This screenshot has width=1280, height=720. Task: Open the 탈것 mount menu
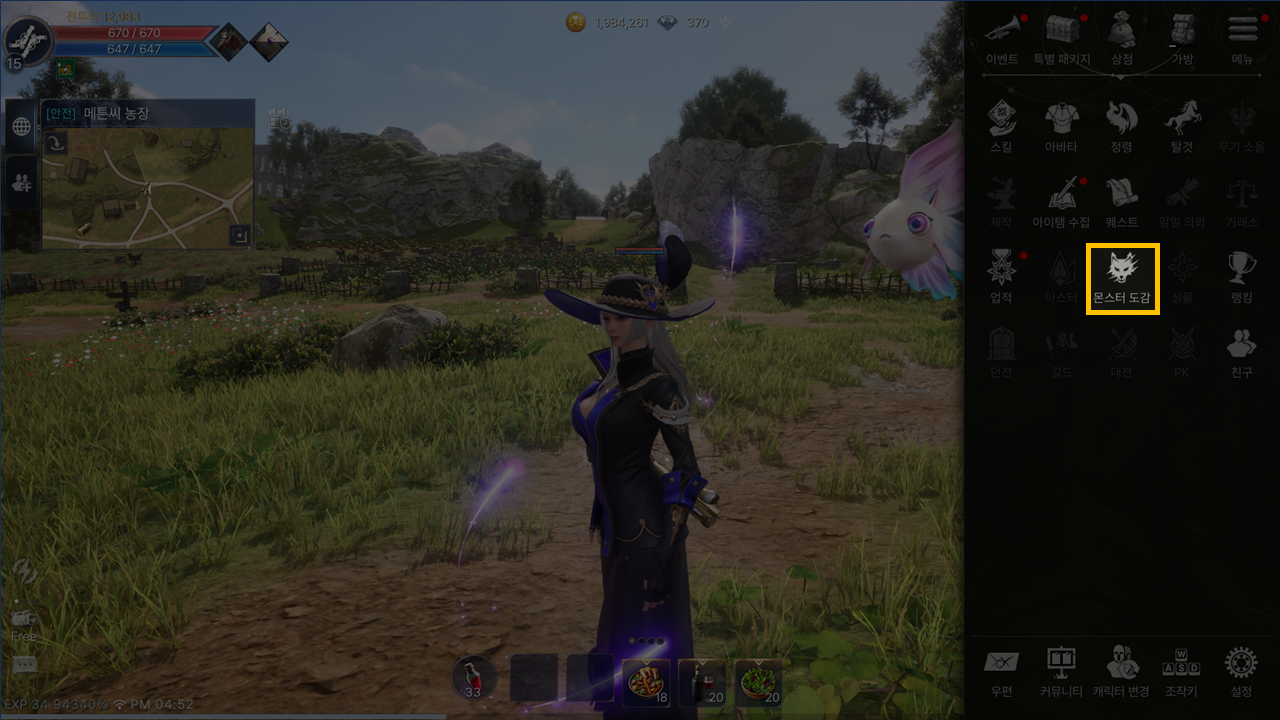click(1182, 126)
